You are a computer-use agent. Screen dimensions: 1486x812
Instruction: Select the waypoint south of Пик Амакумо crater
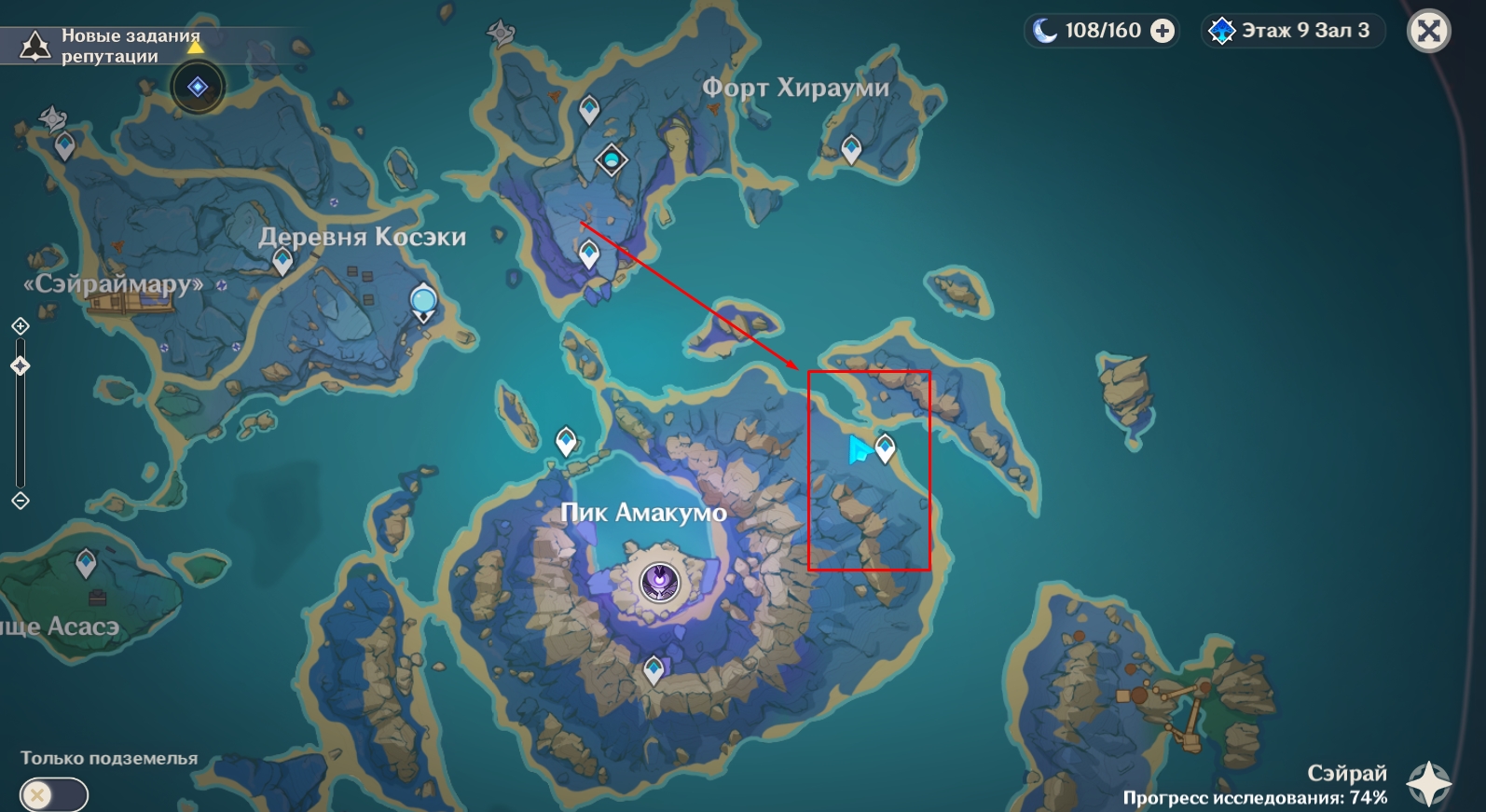tap(654, 669)
